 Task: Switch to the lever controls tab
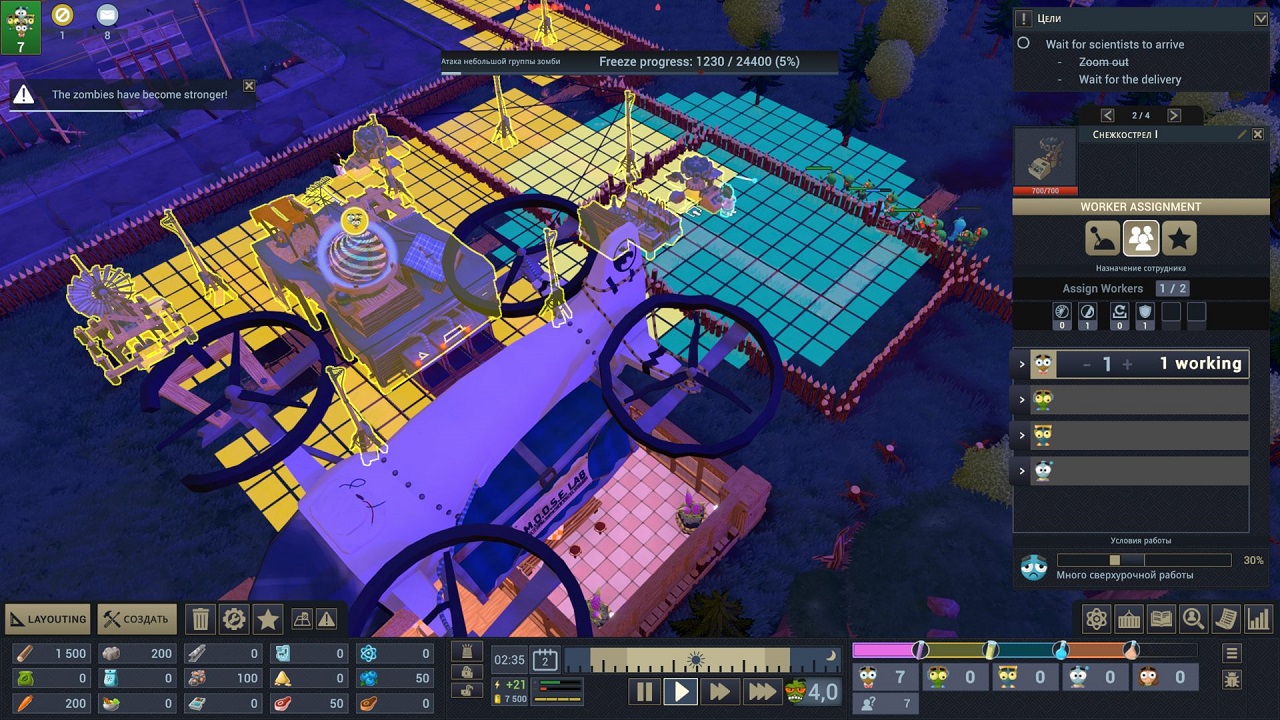[1102, 238]
